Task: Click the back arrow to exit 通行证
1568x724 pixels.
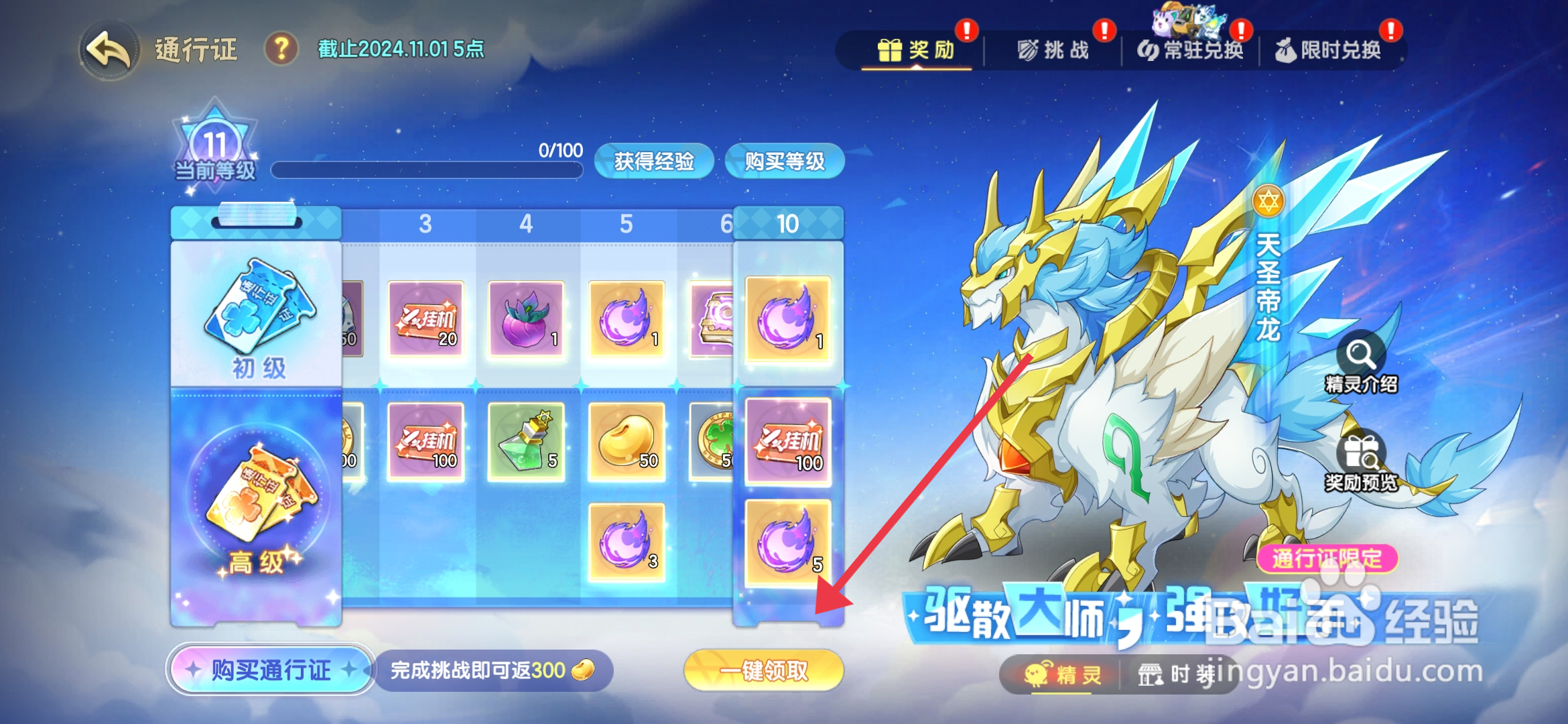Action: [107, 48]
